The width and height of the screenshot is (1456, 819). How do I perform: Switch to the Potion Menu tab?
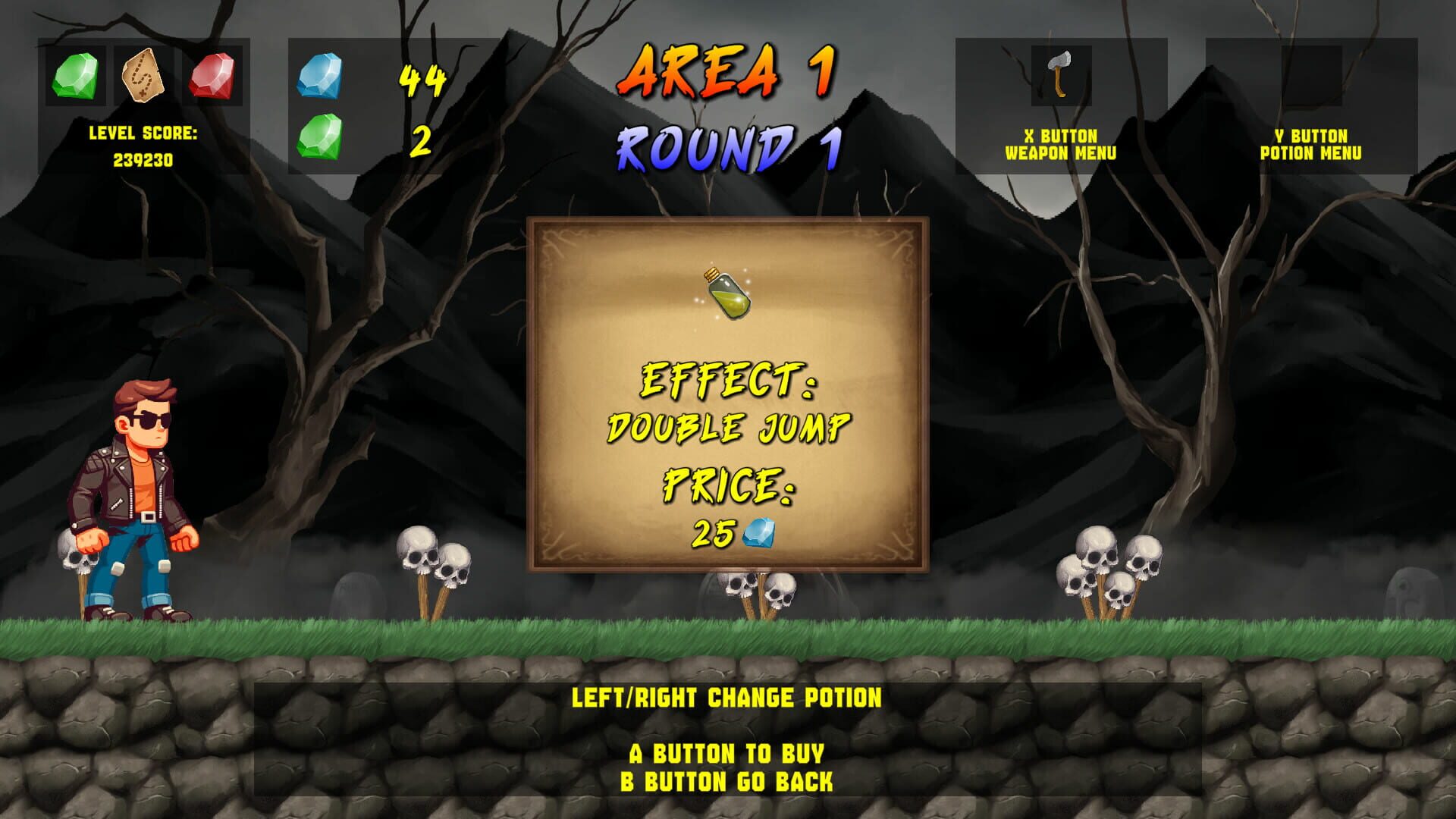click(x=1310, y=144)
